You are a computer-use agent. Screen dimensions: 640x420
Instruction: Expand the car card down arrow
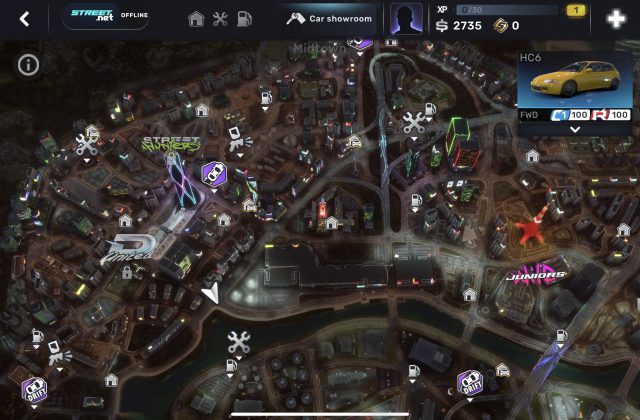576,130
